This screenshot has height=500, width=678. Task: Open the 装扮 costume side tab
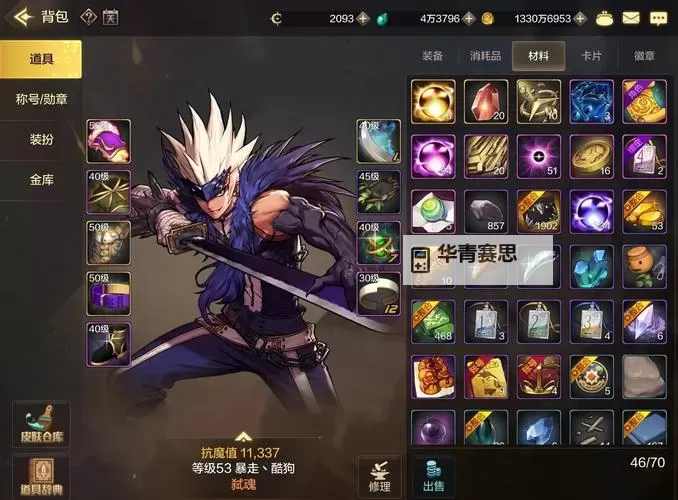[x=41, y=140]
